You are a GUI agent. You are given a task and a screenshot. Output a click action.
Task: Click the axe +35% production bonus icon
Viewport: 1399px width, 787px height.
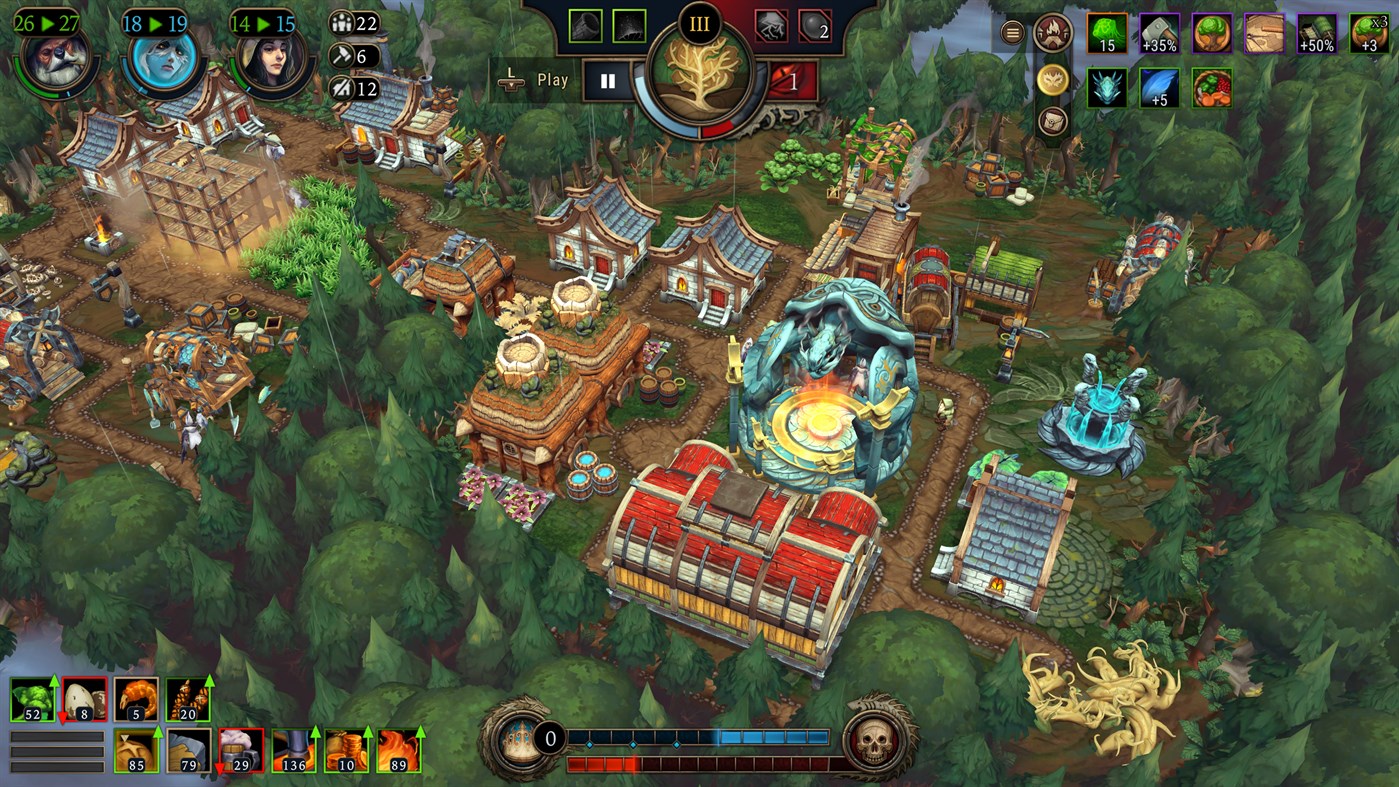[1158, 34]
